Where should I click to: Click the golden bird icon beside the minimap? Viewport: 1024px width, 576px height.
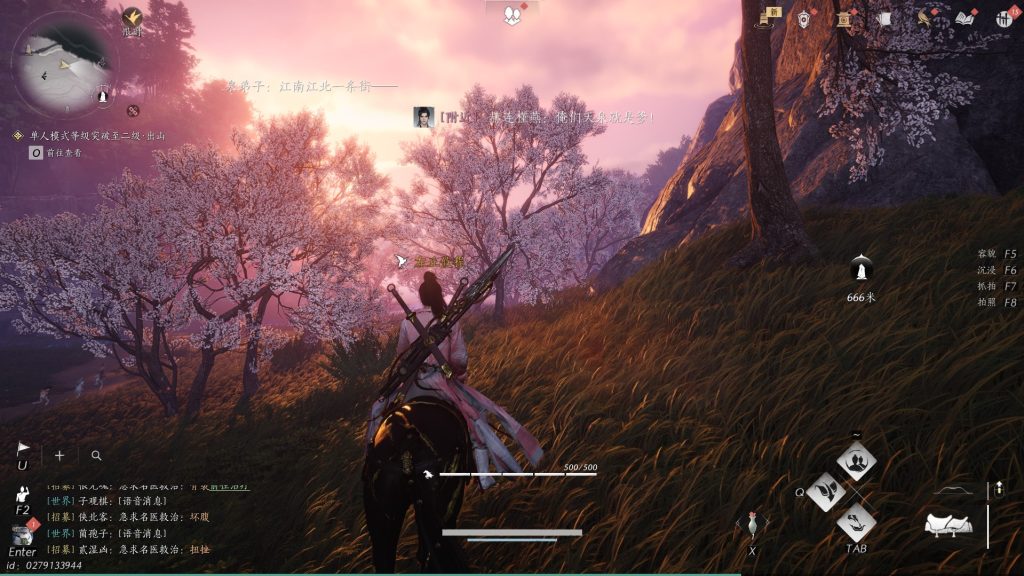click(x=132, y=17)
